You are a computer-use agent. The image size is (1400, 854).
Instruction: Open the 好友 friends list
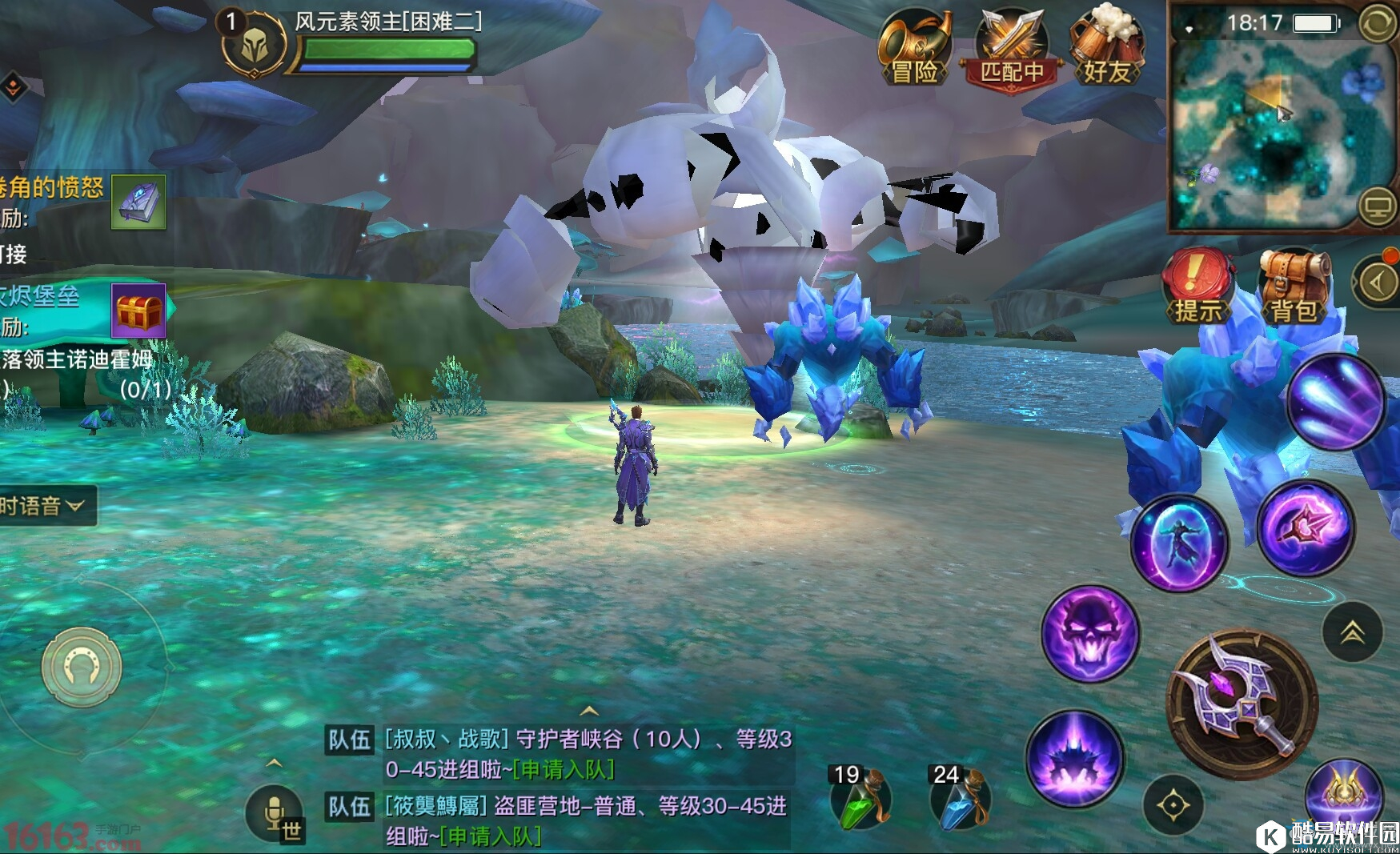click(1108, 50)
